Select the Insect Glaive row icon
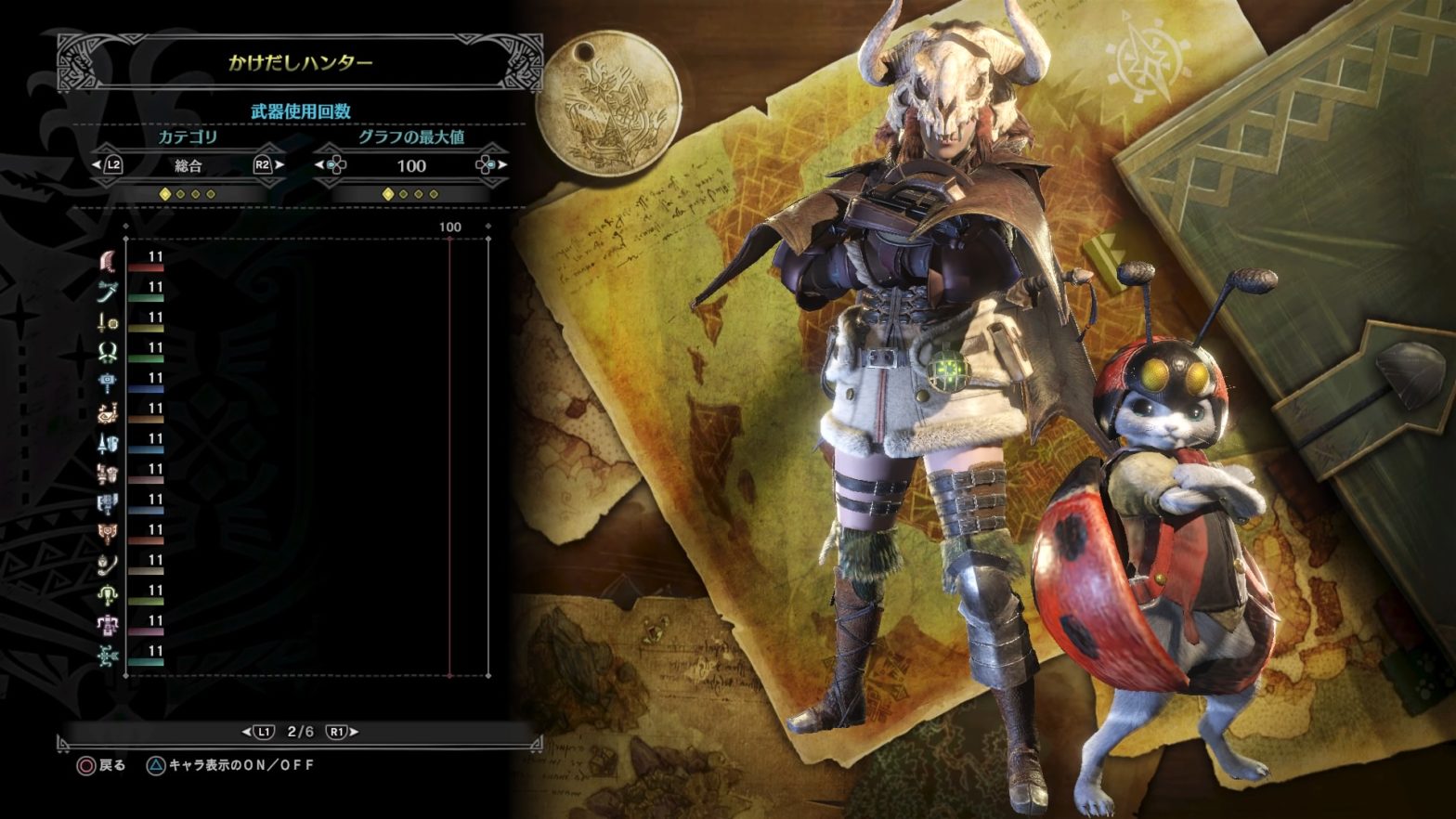The width and height of the screenshot is (1456, 819). pyautogui.click(x=108, y=565)
